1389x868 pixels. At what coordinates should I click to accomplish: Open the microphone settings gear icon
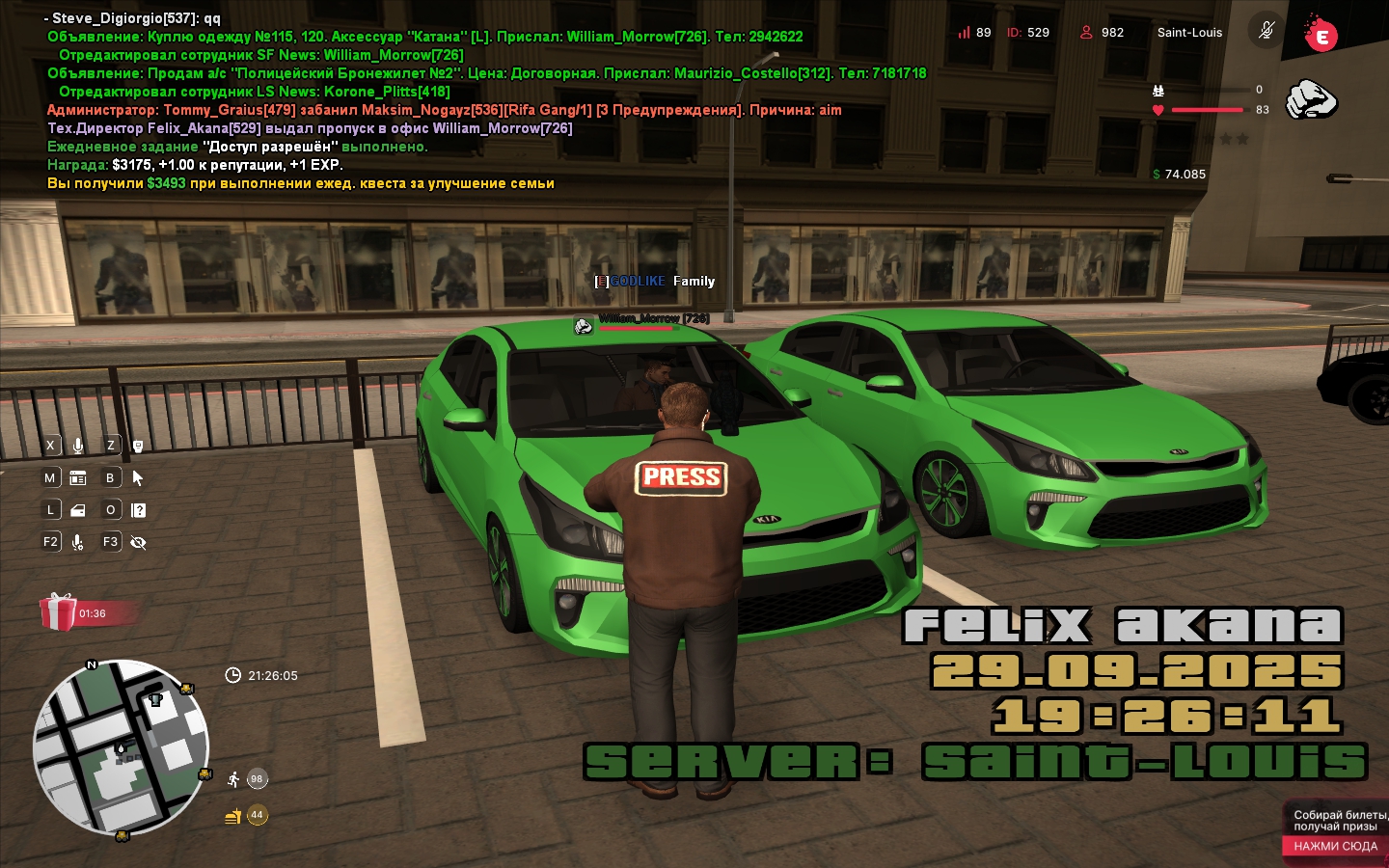click(78, 542)
